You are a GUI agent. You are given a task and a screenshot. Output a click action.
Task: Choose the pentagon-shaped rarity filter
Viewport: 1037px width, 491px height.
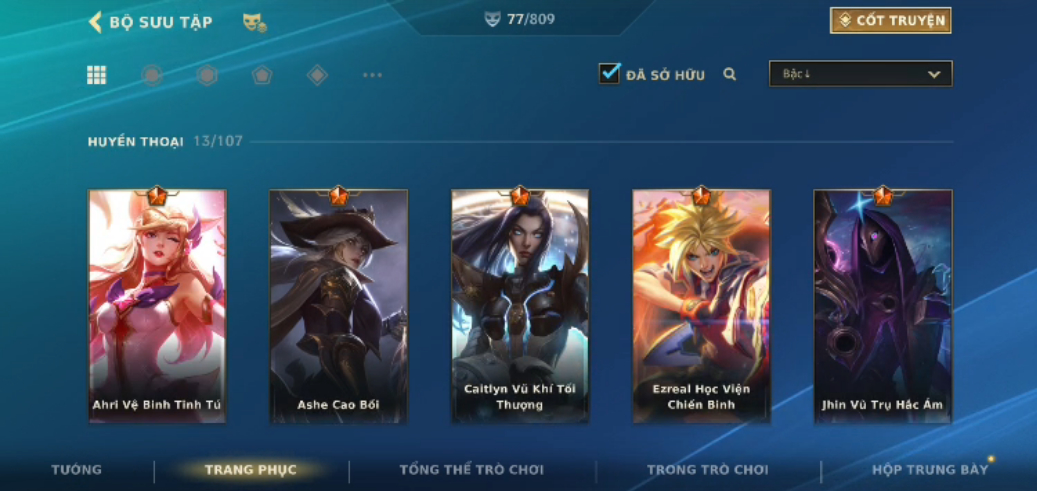pos(262,75)
